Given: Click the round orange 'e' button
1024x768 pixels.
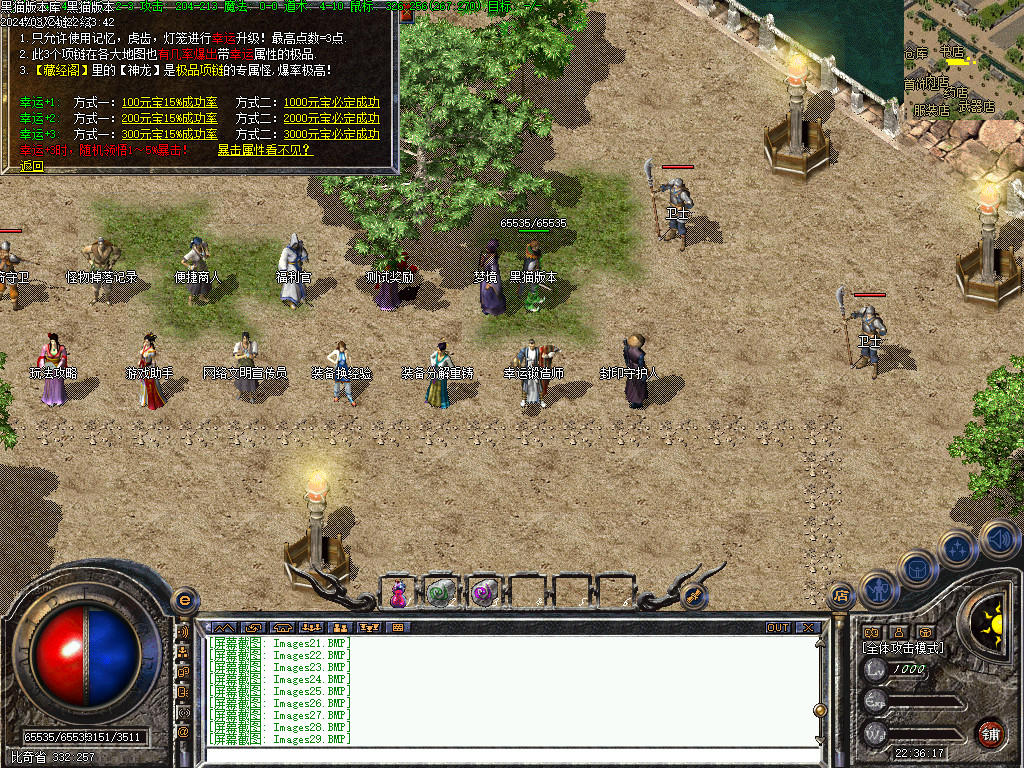Looking at the screenshot, I should [x=183, y=599].
